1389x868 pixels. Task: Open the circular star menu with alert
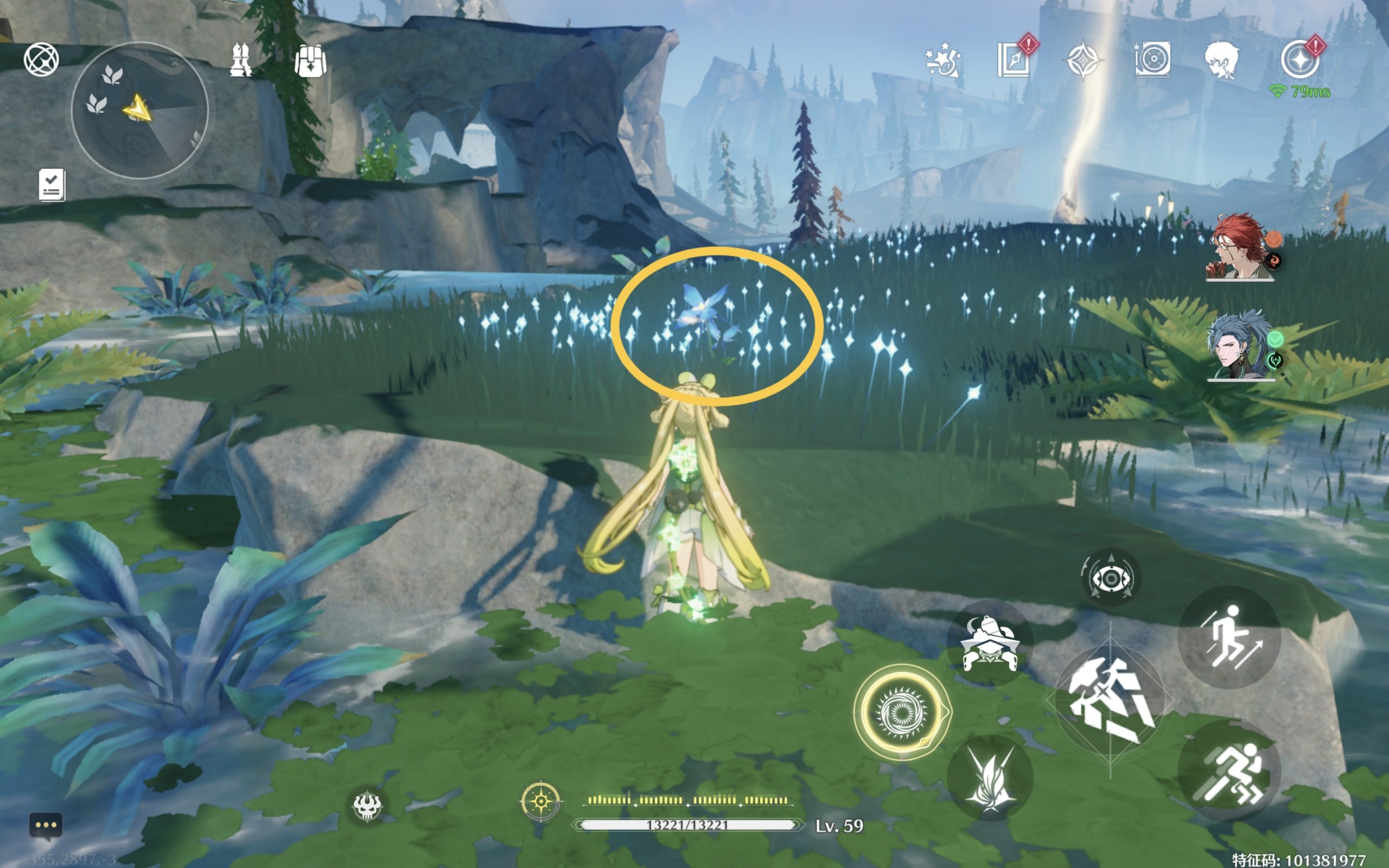1299,60
